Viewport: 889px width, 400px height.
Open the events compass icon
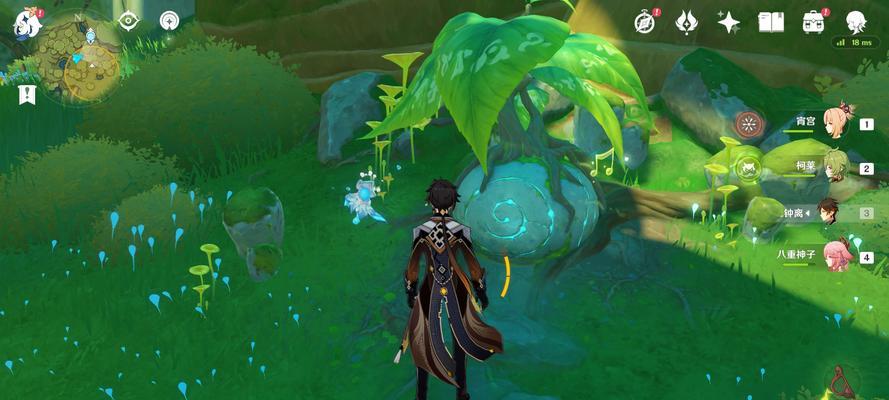647,22
